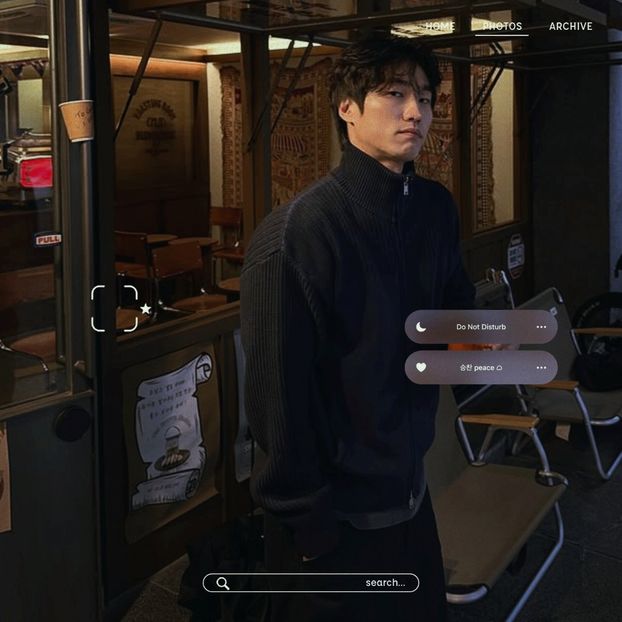This screenshot has height=622, width=622.
Task: Go to the ARCHIVE page
Action: (570, 26)
